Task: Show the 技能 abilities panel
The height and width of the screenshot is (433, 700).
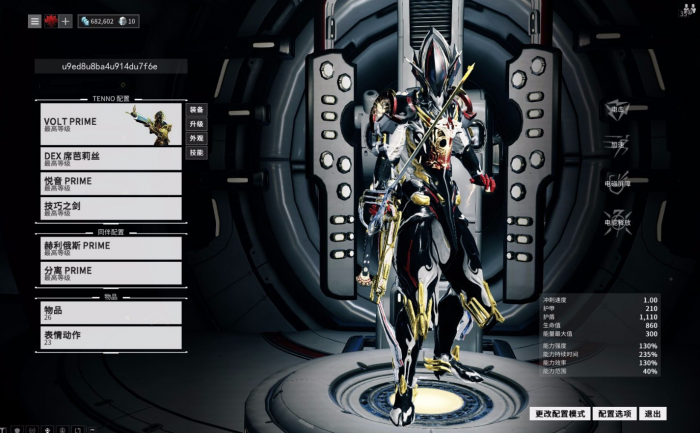Action: [x=197, y=153]
